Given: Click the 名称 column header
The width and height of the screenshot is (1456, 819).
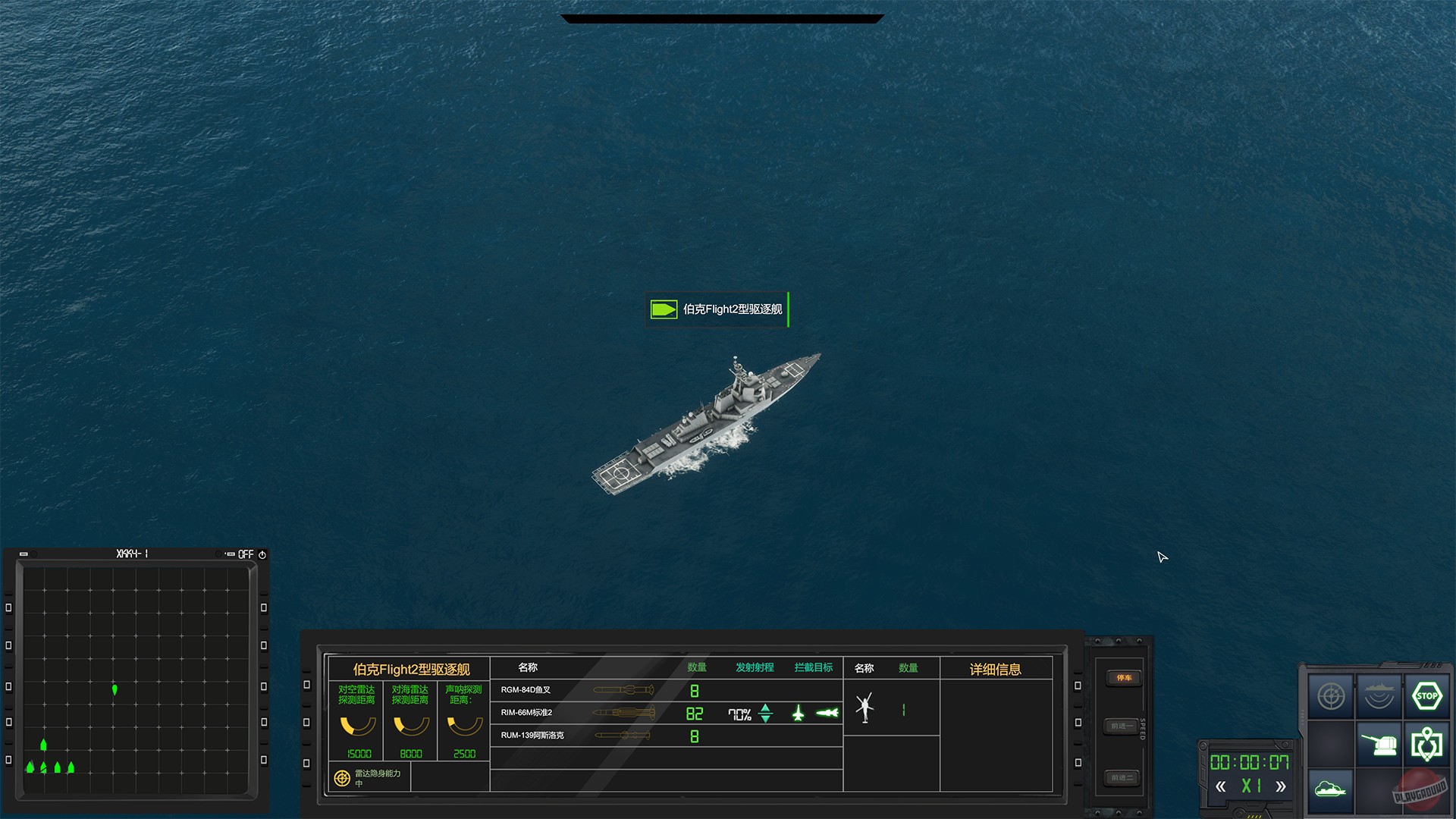Looking at the screenshot, I should 527,667.
